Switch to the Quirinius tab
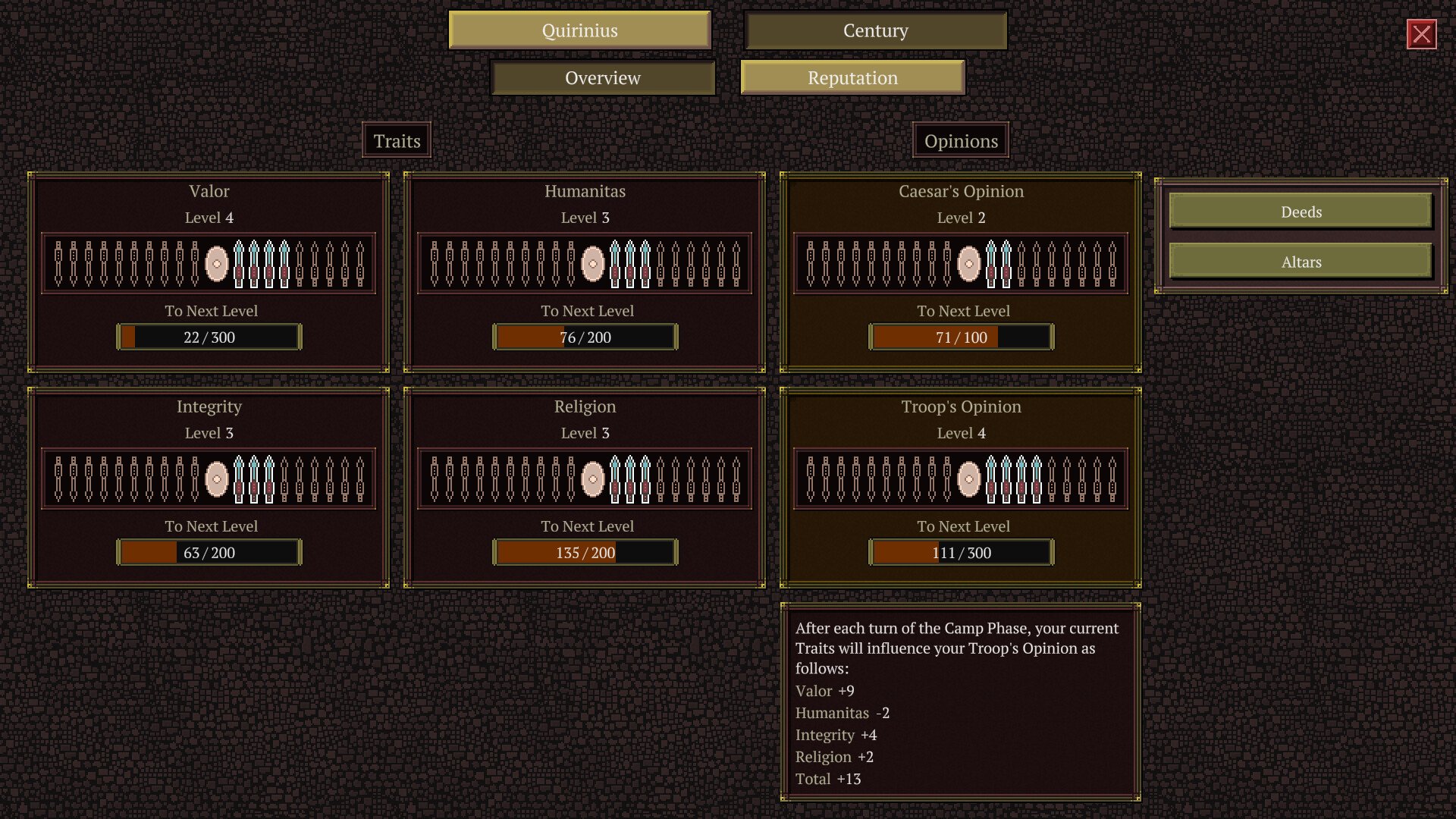 579,30
